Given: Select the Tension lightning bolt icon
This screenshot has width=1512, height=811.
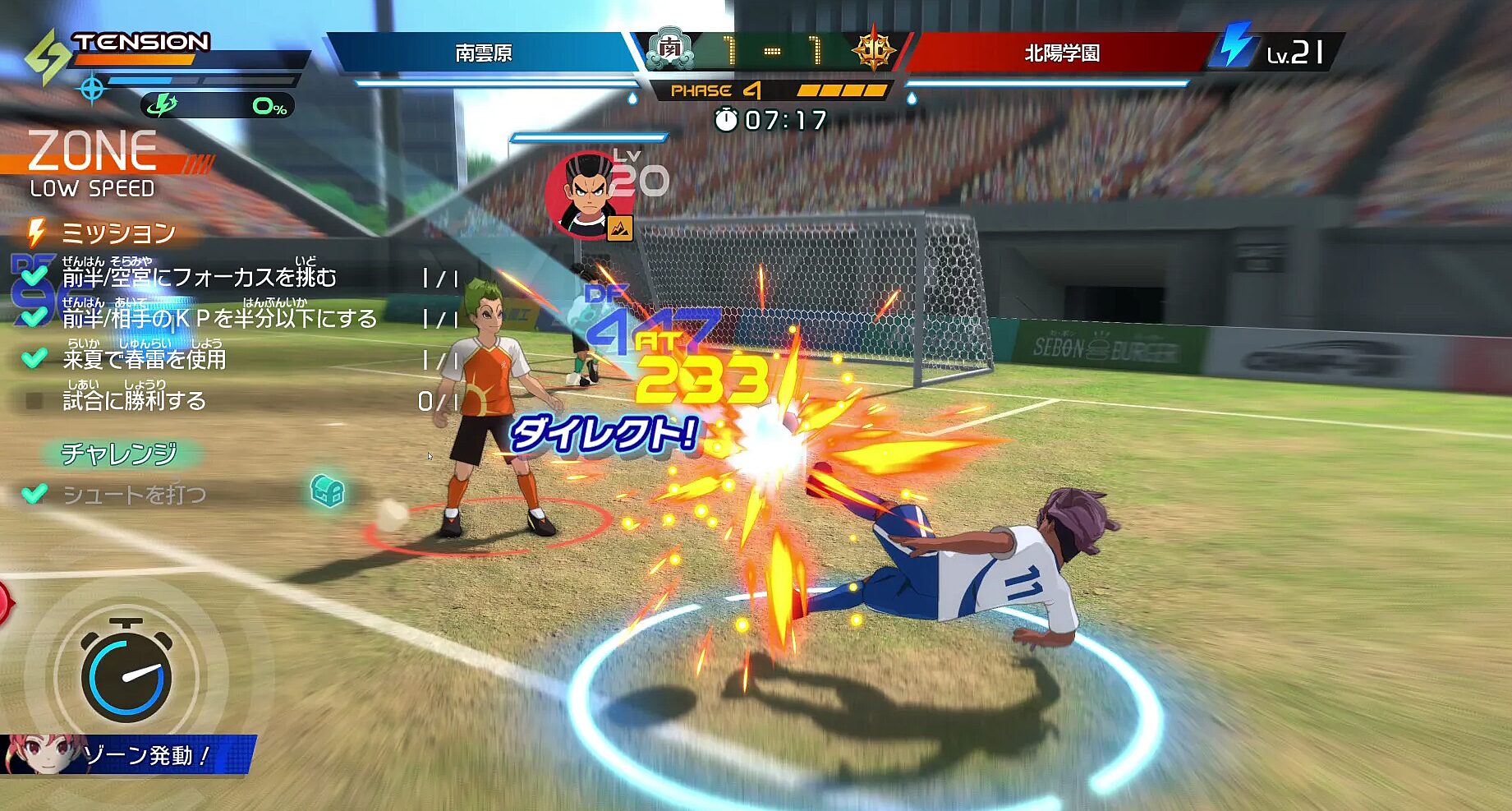Looking at the screenshot, I should click(47, 58).
